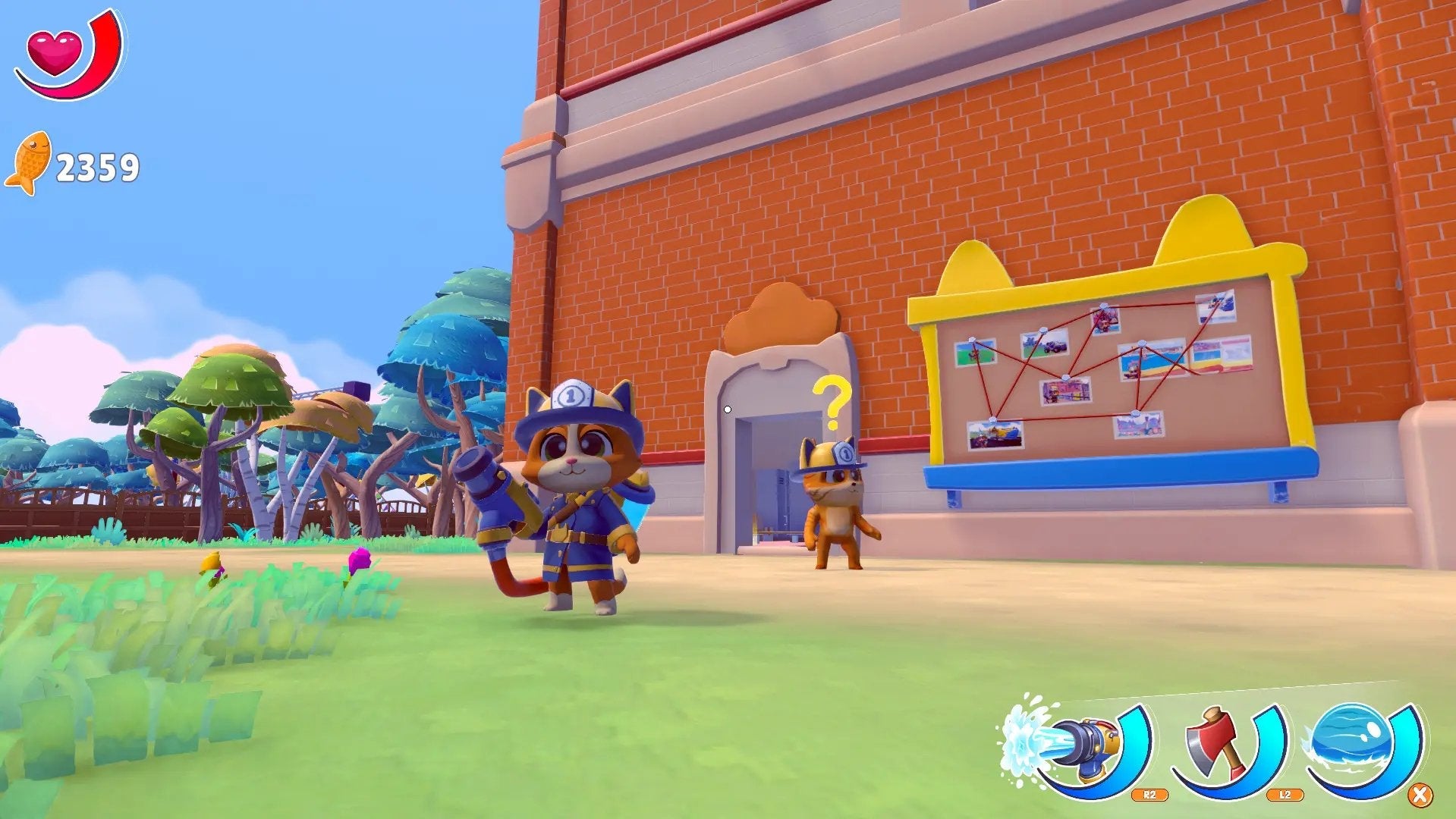Click the L2 button prompt badge
The width and height of the screenshot is (1456, 819).
pos(1285,794)
